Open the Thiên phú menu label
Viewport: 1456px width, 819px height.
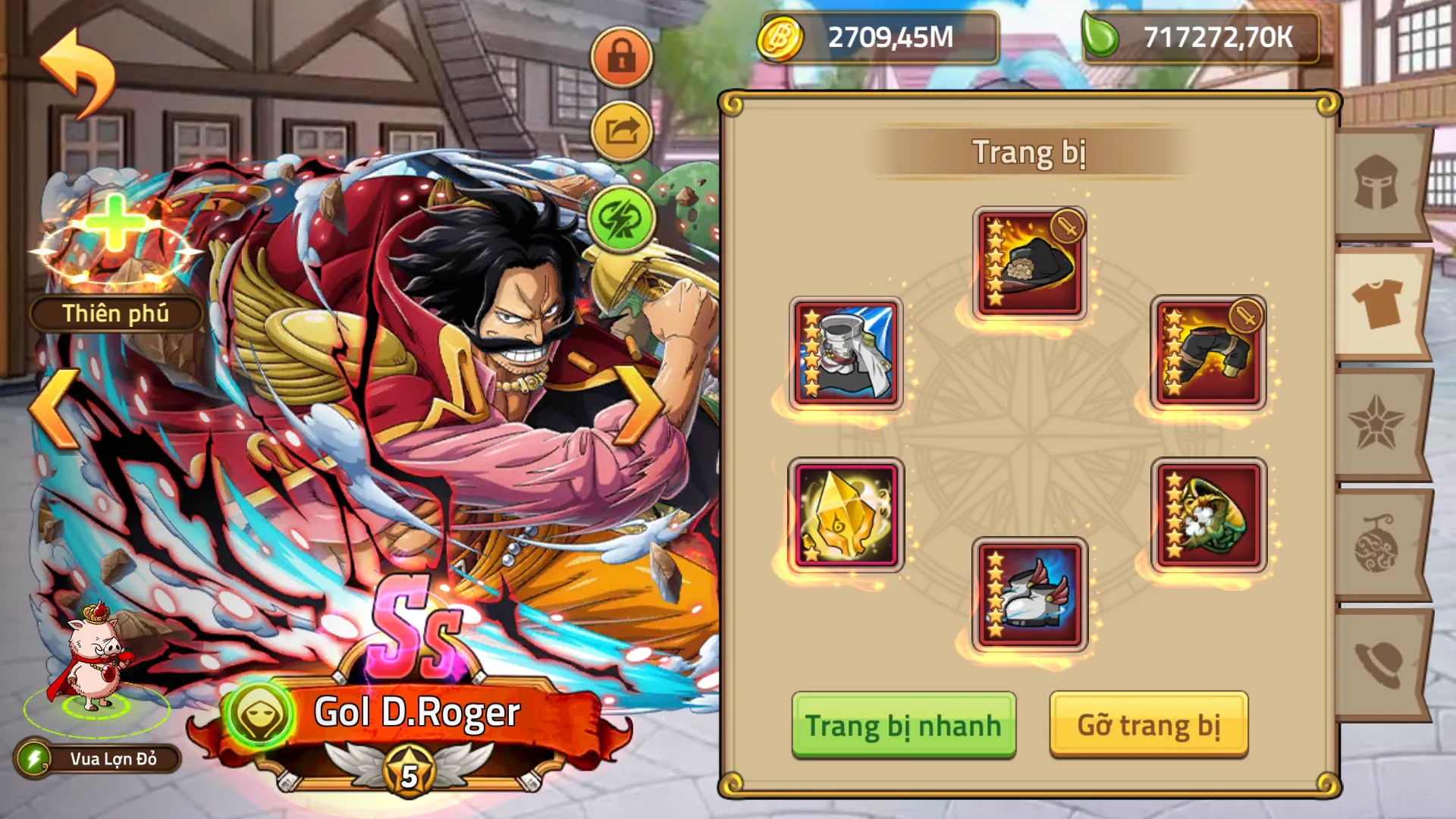(x=118, y=312)
